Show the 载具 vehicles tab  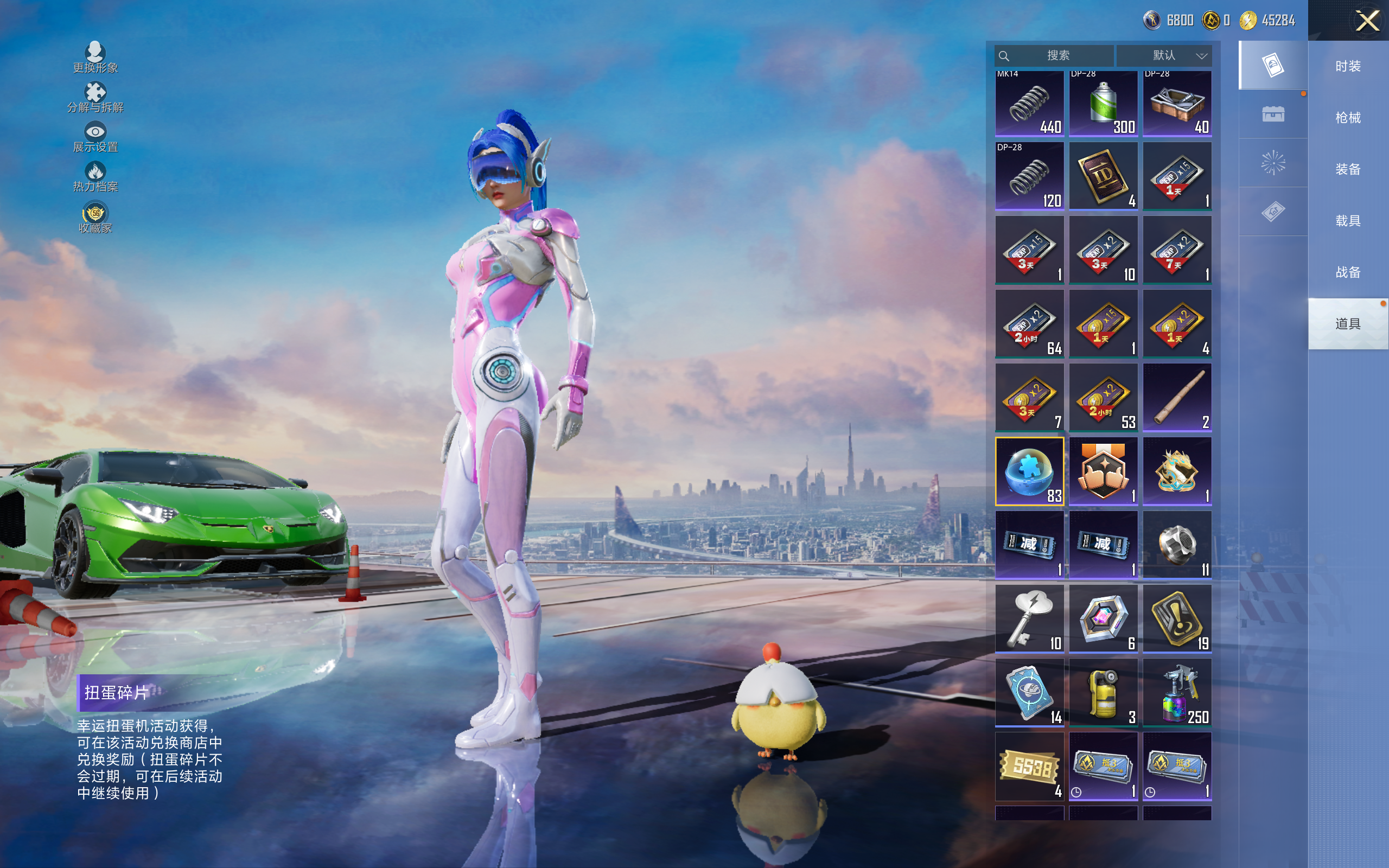coord(1347,220)
